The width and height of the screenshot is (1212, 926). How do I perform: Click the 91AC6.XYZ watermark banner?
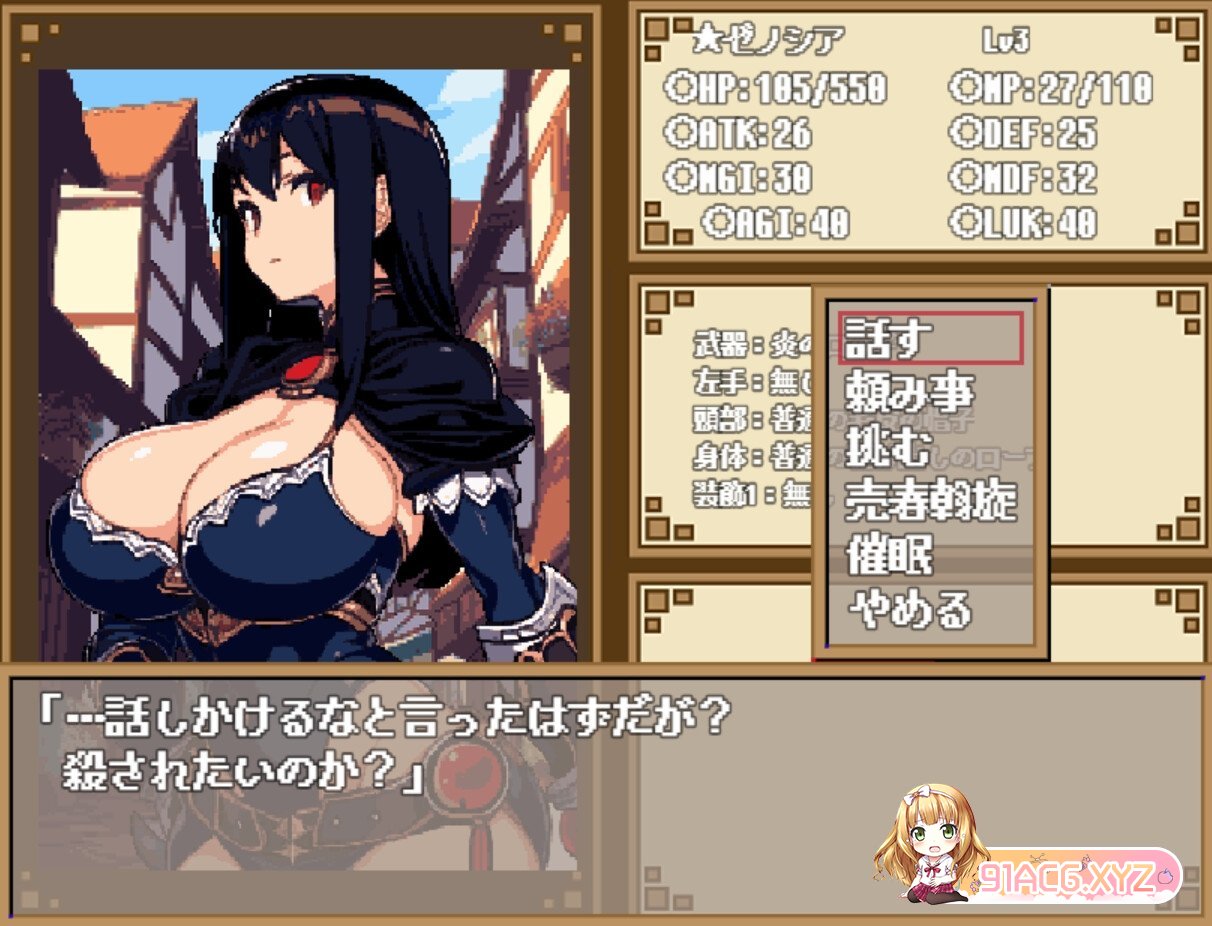(1070, 877)
